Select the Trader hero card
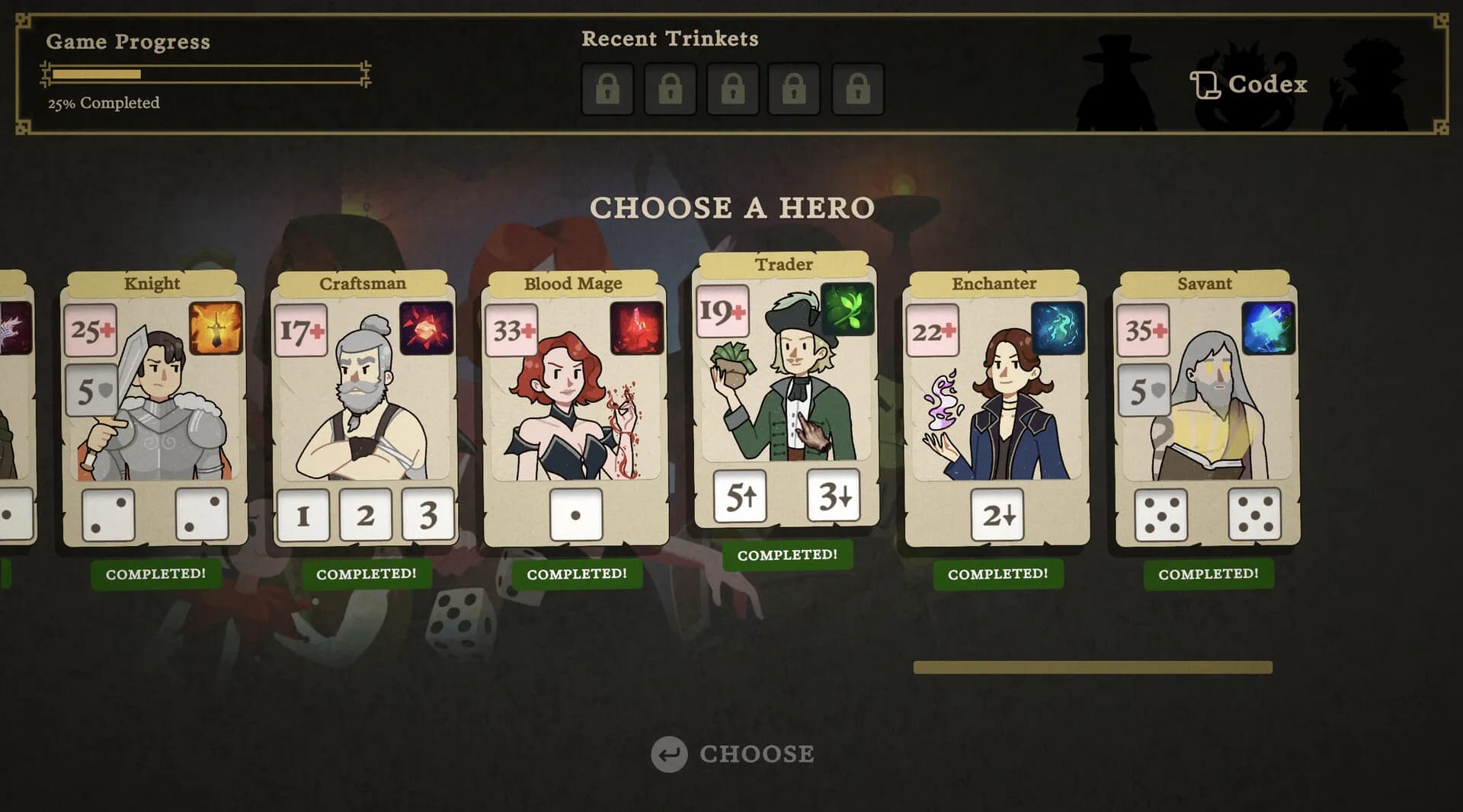The image size is (1463, 812). 785,396
